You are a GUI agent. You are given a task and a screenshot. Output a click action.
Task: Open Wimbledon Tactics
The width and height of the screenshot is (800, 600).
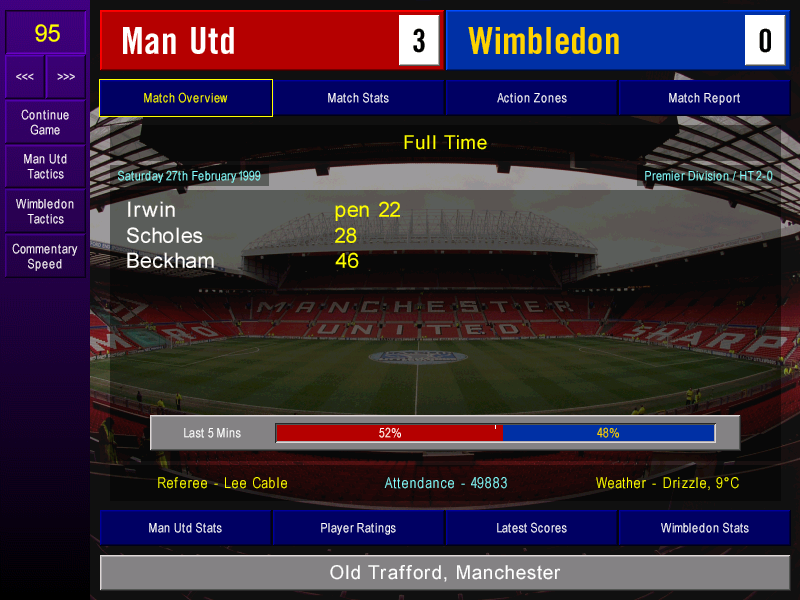pos(45,212)
